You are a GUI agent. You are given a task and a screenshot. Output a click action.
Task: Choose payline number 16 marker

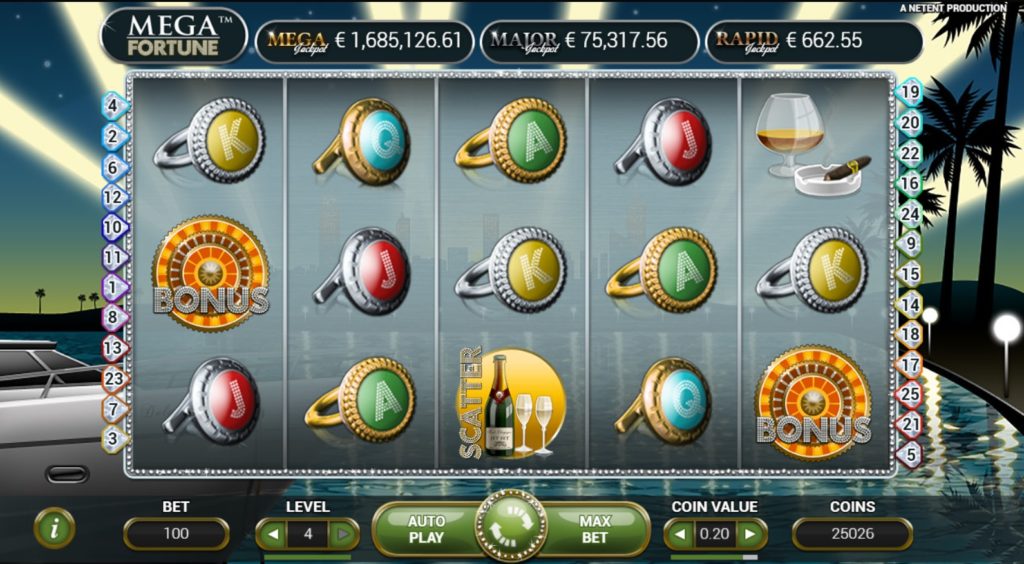click(910, 183)
